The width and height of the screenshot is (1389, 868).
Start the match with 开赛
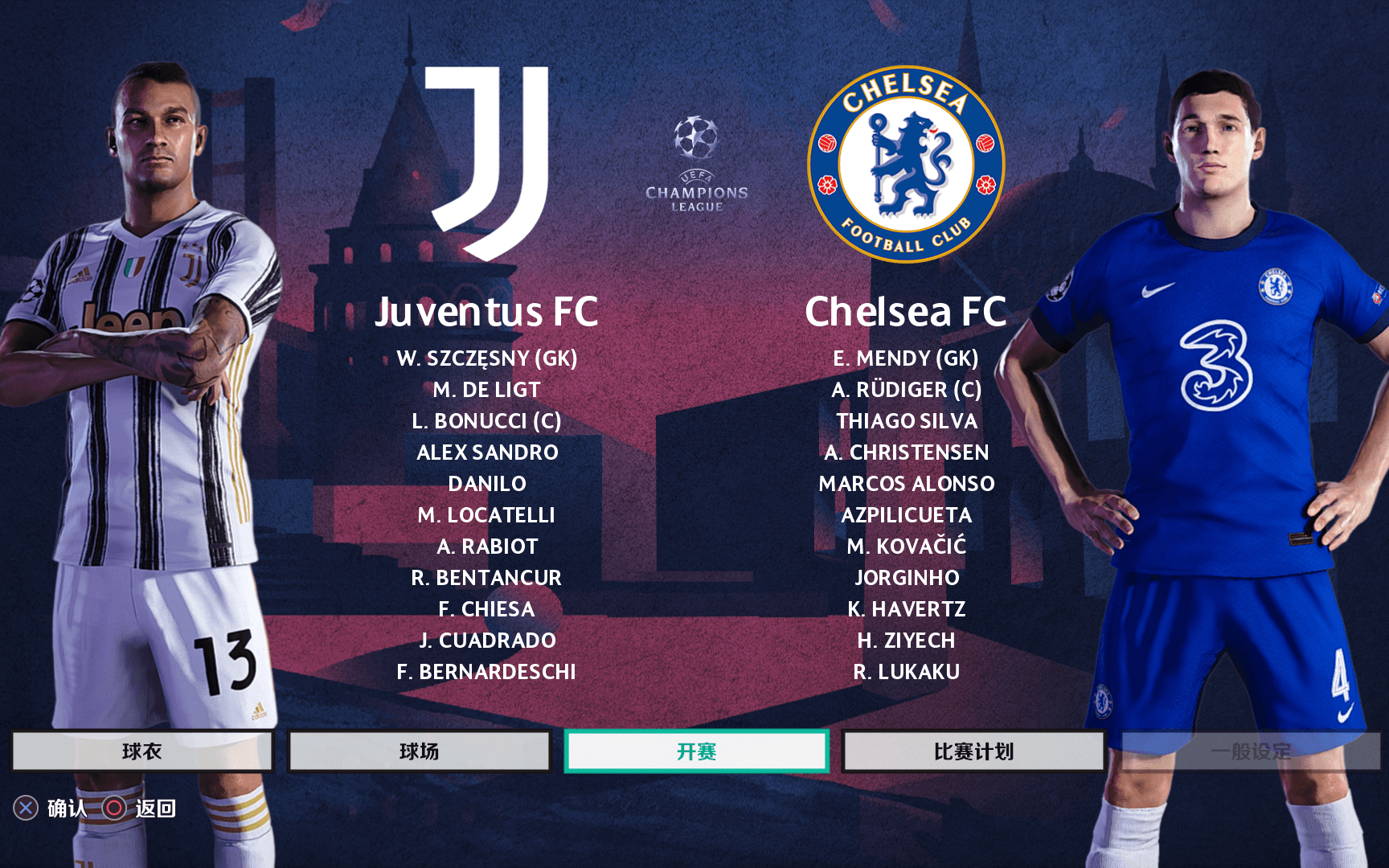(x=696, y=751)
